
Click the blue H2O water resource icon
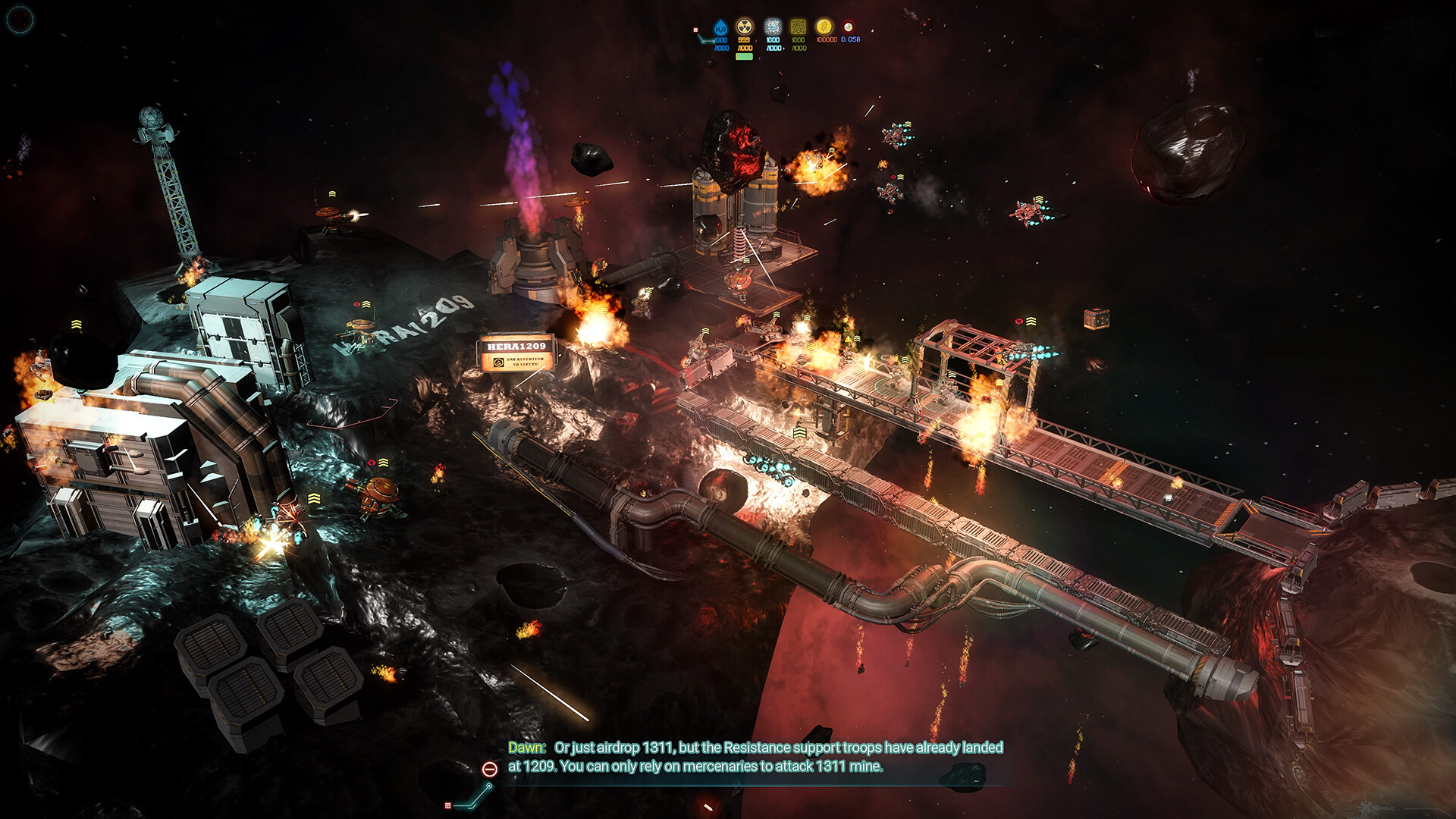pos(720,28)
